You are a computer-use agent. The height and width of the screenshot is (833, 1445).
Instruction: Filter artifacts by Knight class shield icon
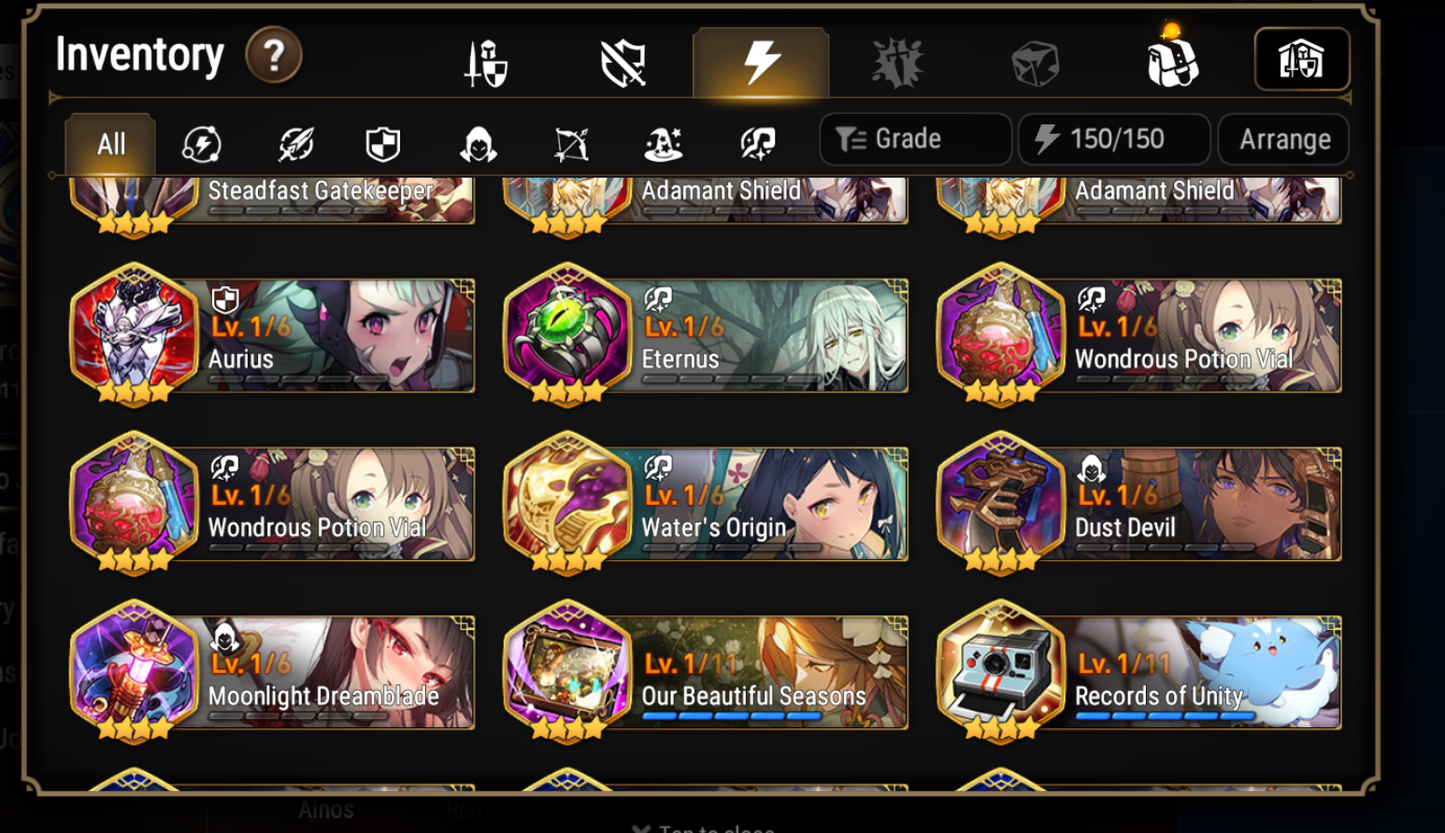click(383, 143)
